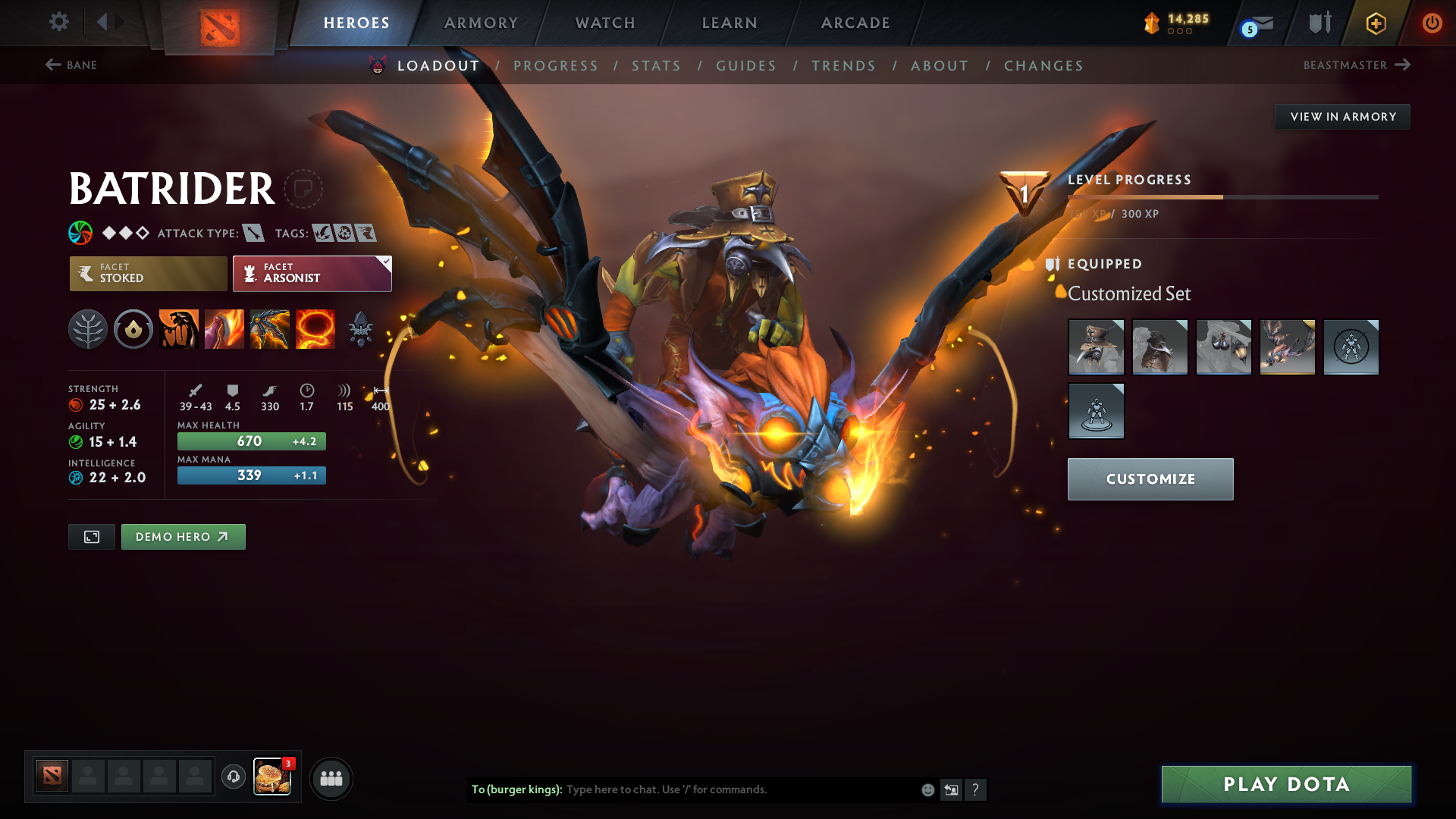Open Batrider's talent tree icon
This screenshot has height=819, width=1456.
click(x=89, y=328)
